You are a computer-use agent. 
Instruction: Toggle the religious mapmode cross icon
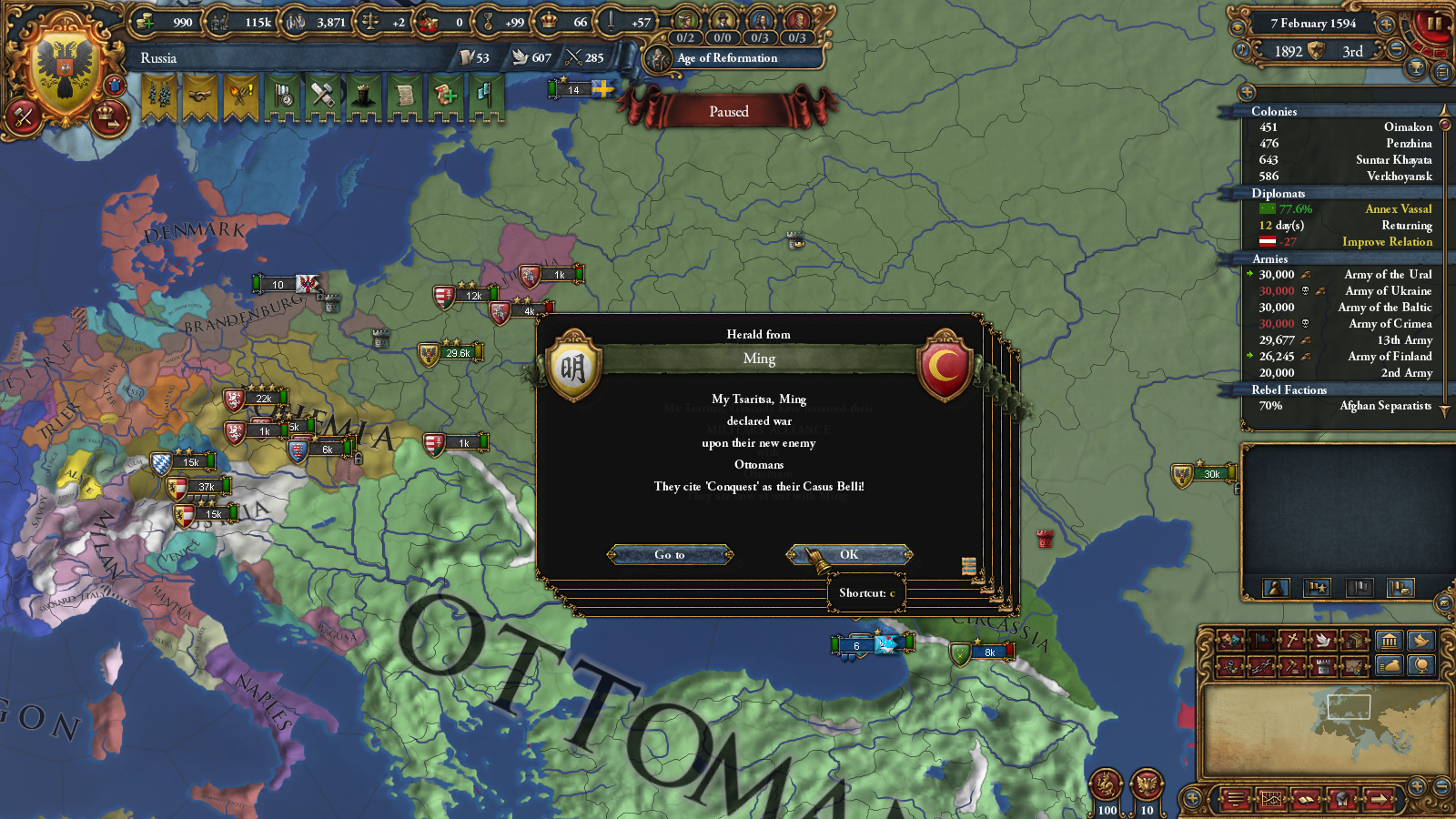tap(1292, 639)
